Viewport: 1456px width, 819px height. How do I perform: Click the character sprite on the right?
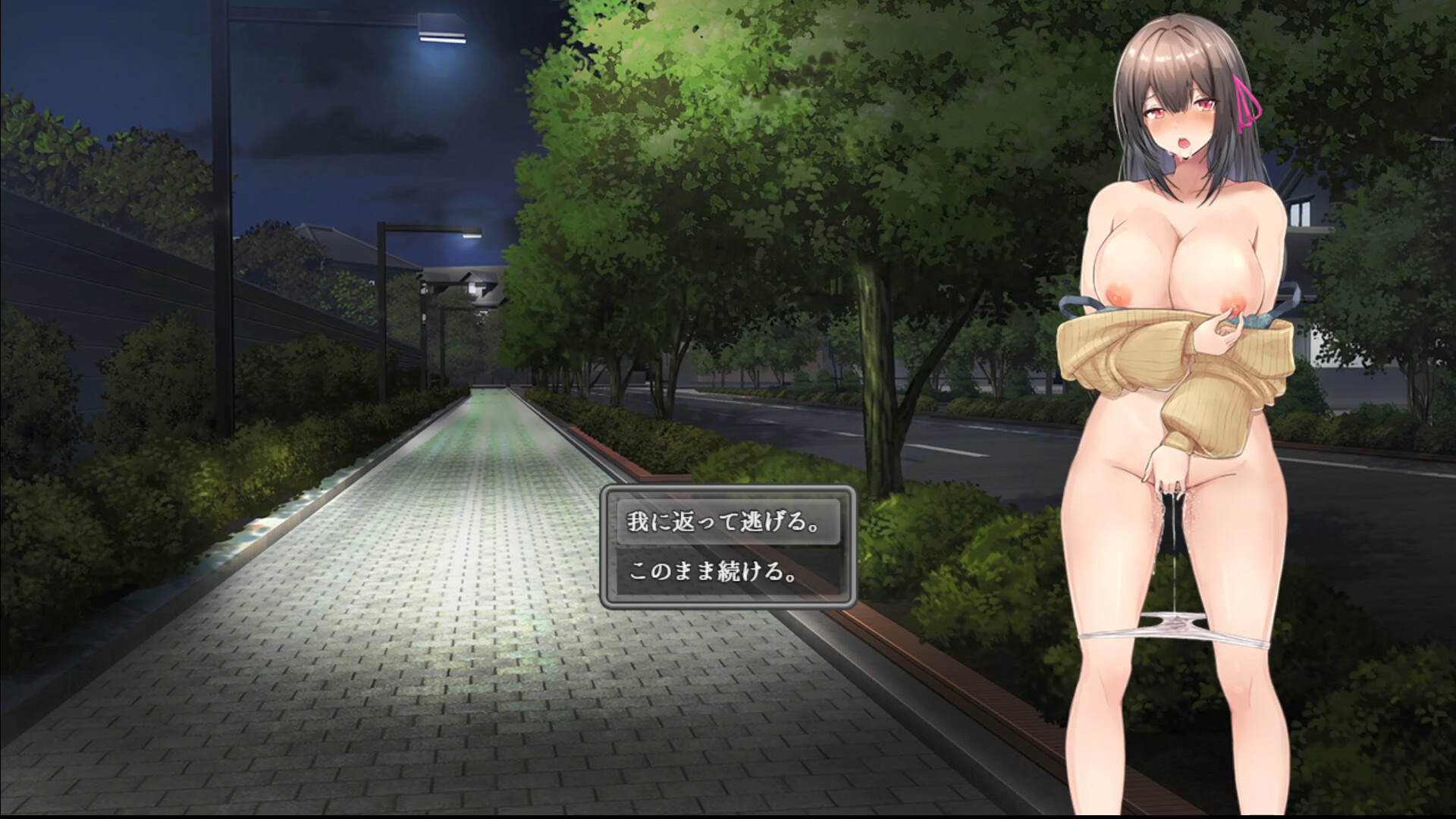point(1183,379)
